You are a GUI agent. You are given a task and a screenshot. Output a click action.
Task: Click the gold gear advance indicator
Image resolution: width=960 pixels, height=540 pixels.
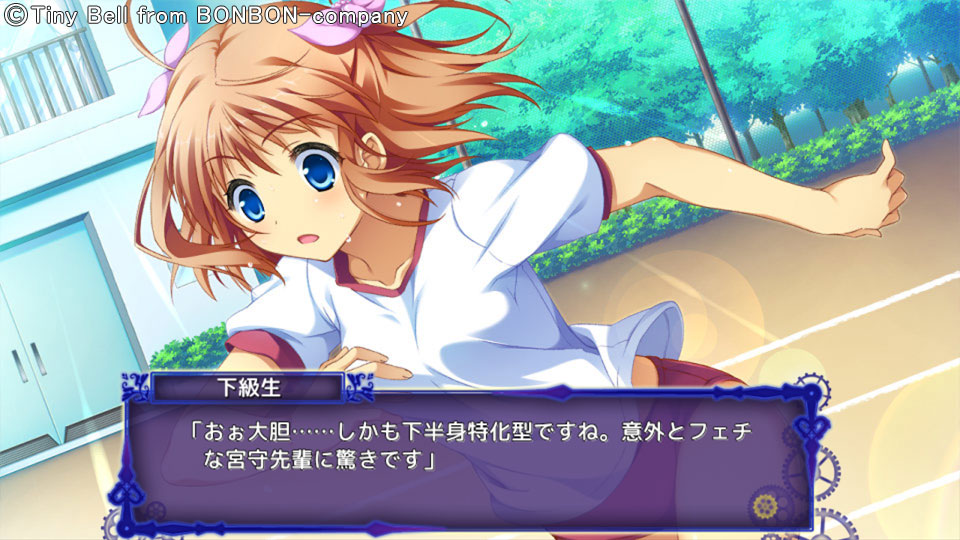click(x=766, y=504)
